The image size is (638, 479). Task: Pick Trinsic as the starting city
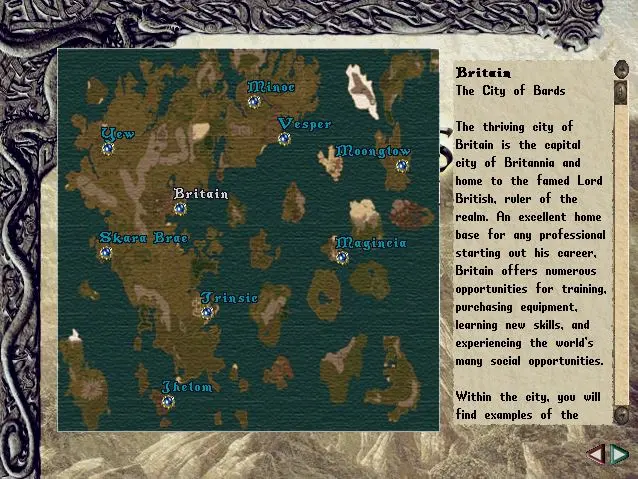click(x=207, y=312)
